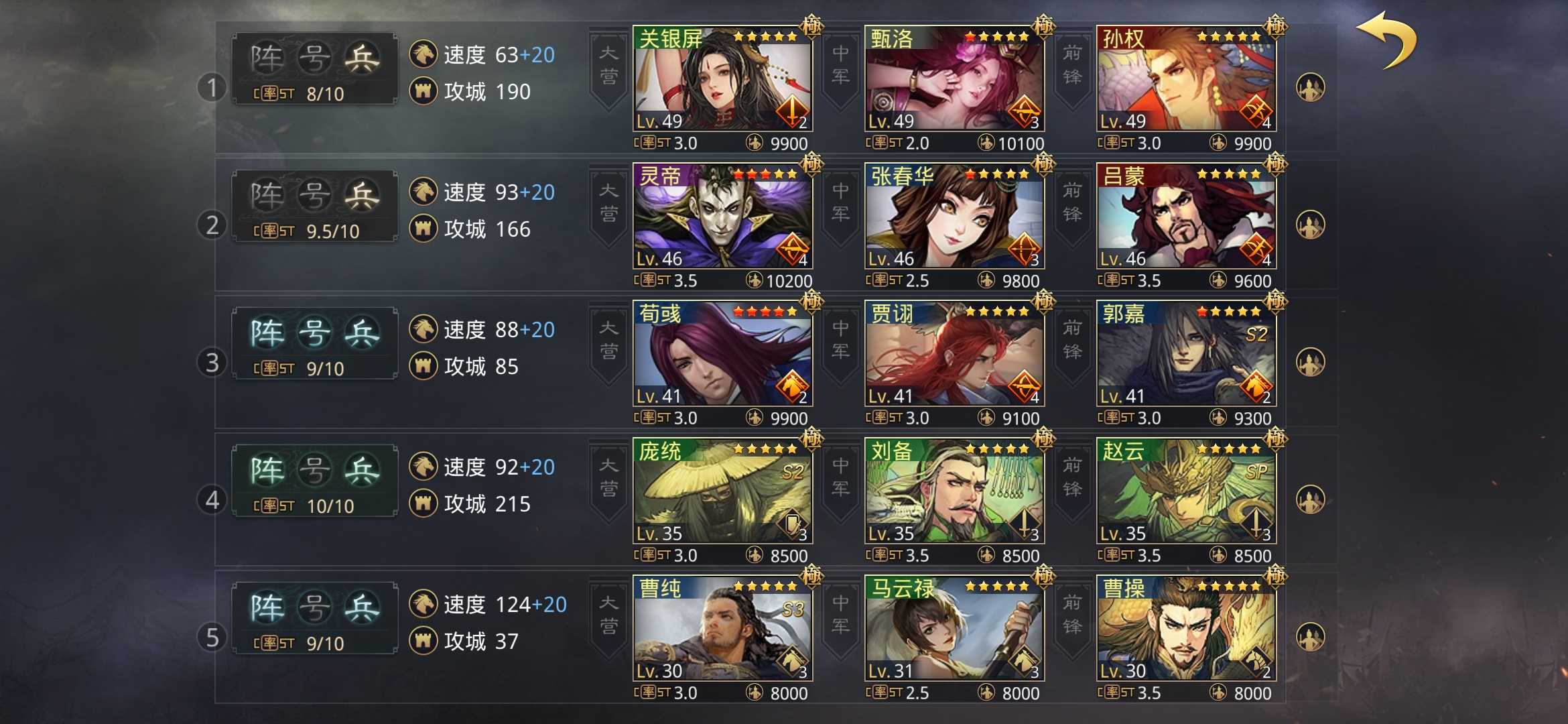
Task: Select the 曹操 hero card
Action: coord(1186,629)
